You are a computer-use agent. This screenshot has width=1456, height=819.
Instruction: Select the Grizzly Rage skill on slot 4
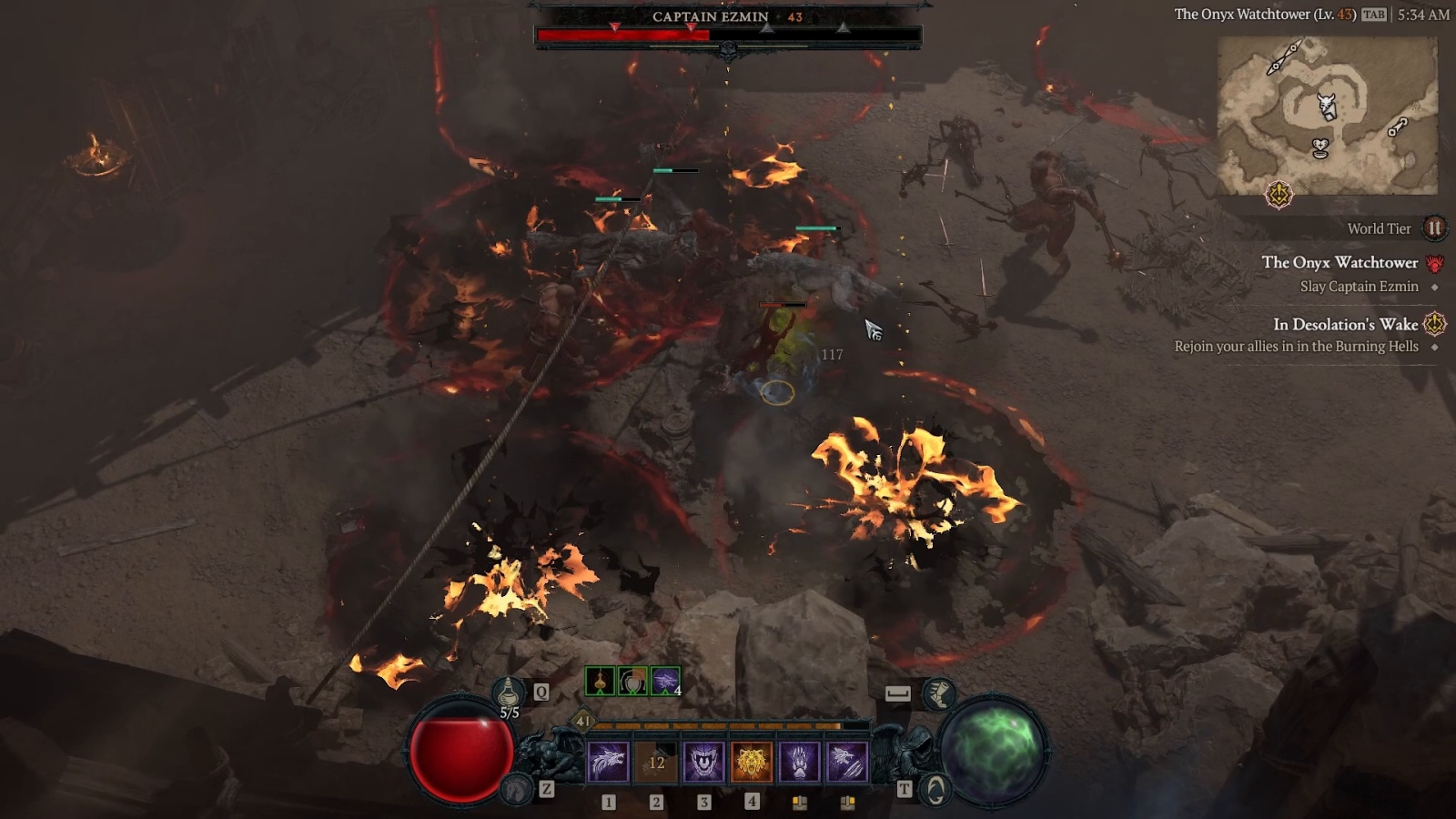tap(753, 761)
